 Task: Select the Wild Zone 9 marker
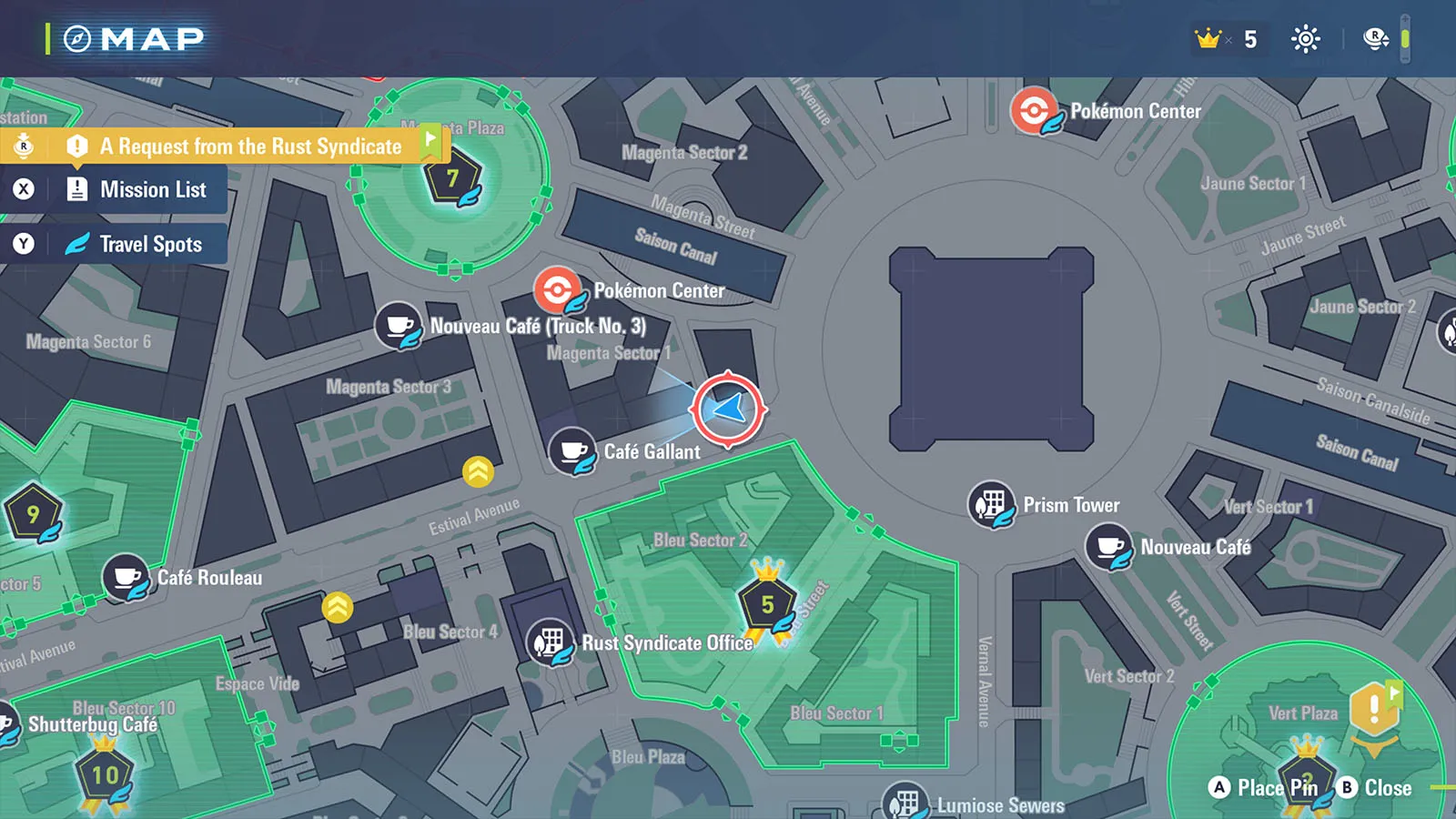click(33, 514)
